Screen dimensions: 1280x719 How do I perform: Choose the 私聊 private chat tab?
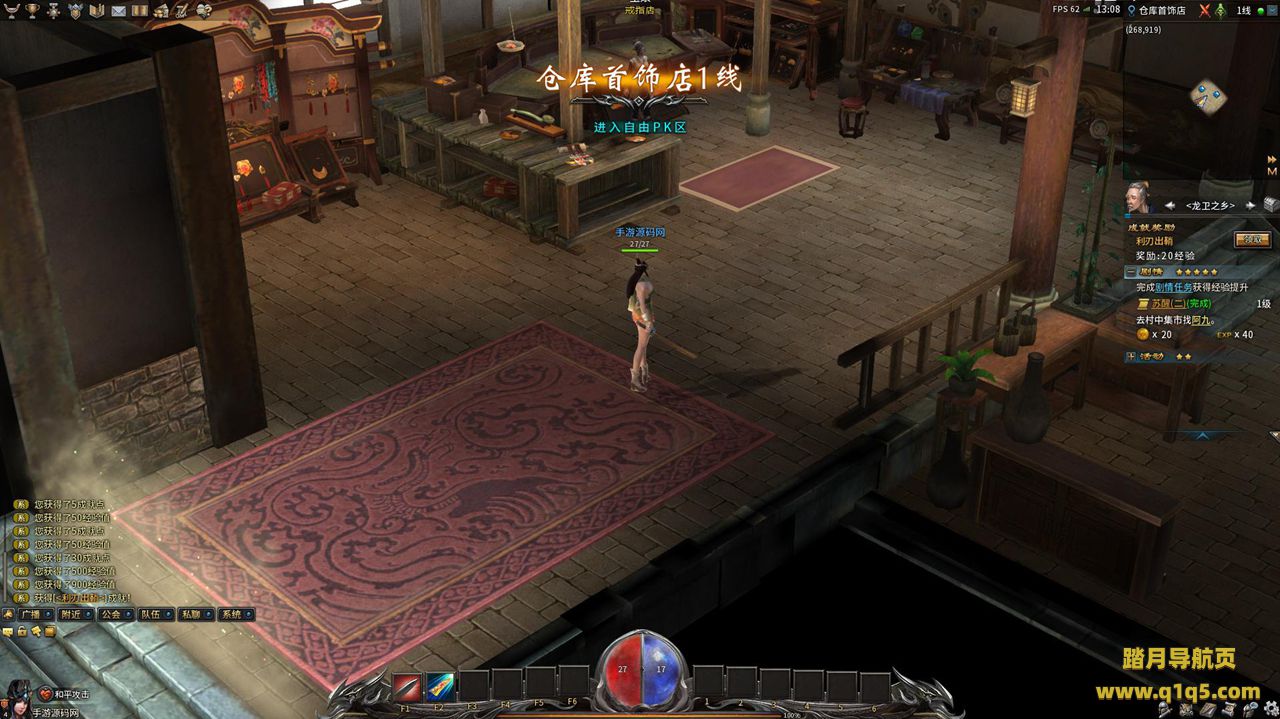click(x=193, y=614)
